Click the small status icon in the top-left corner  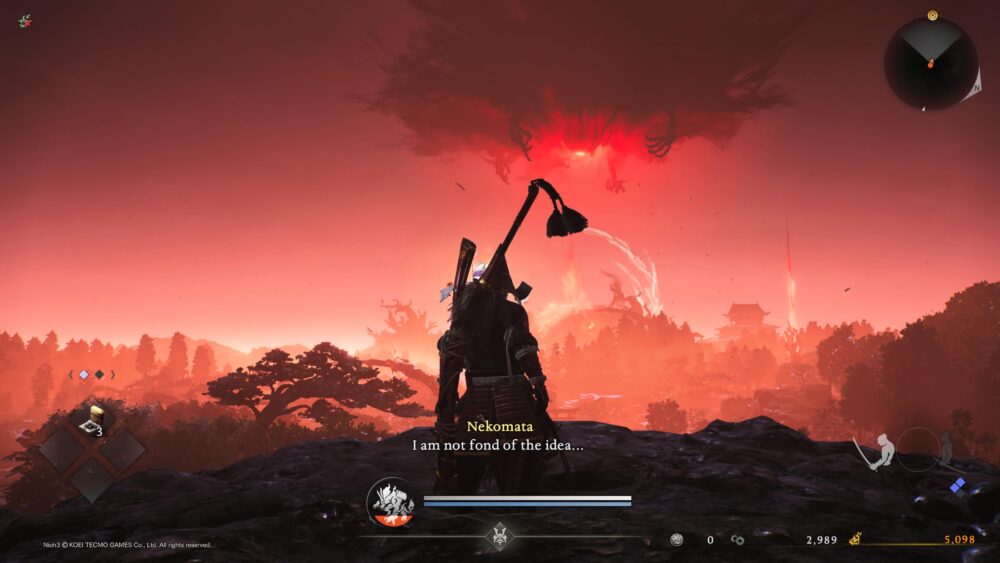coord(24,20)
